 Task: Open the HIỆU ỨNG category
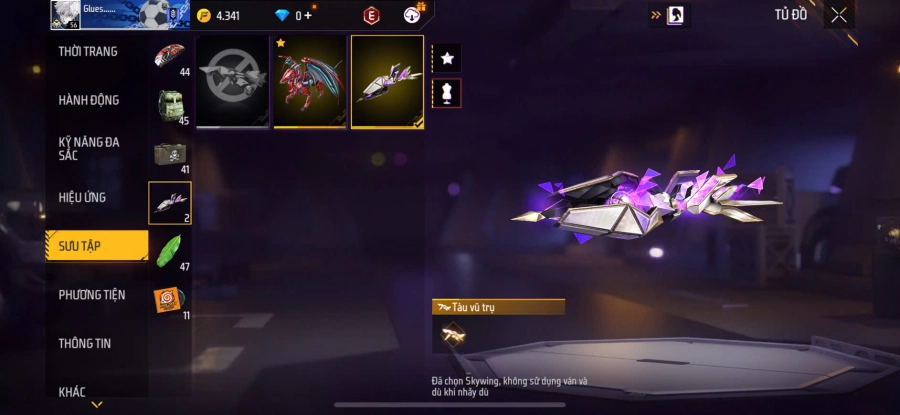click(x=82, y=198)
